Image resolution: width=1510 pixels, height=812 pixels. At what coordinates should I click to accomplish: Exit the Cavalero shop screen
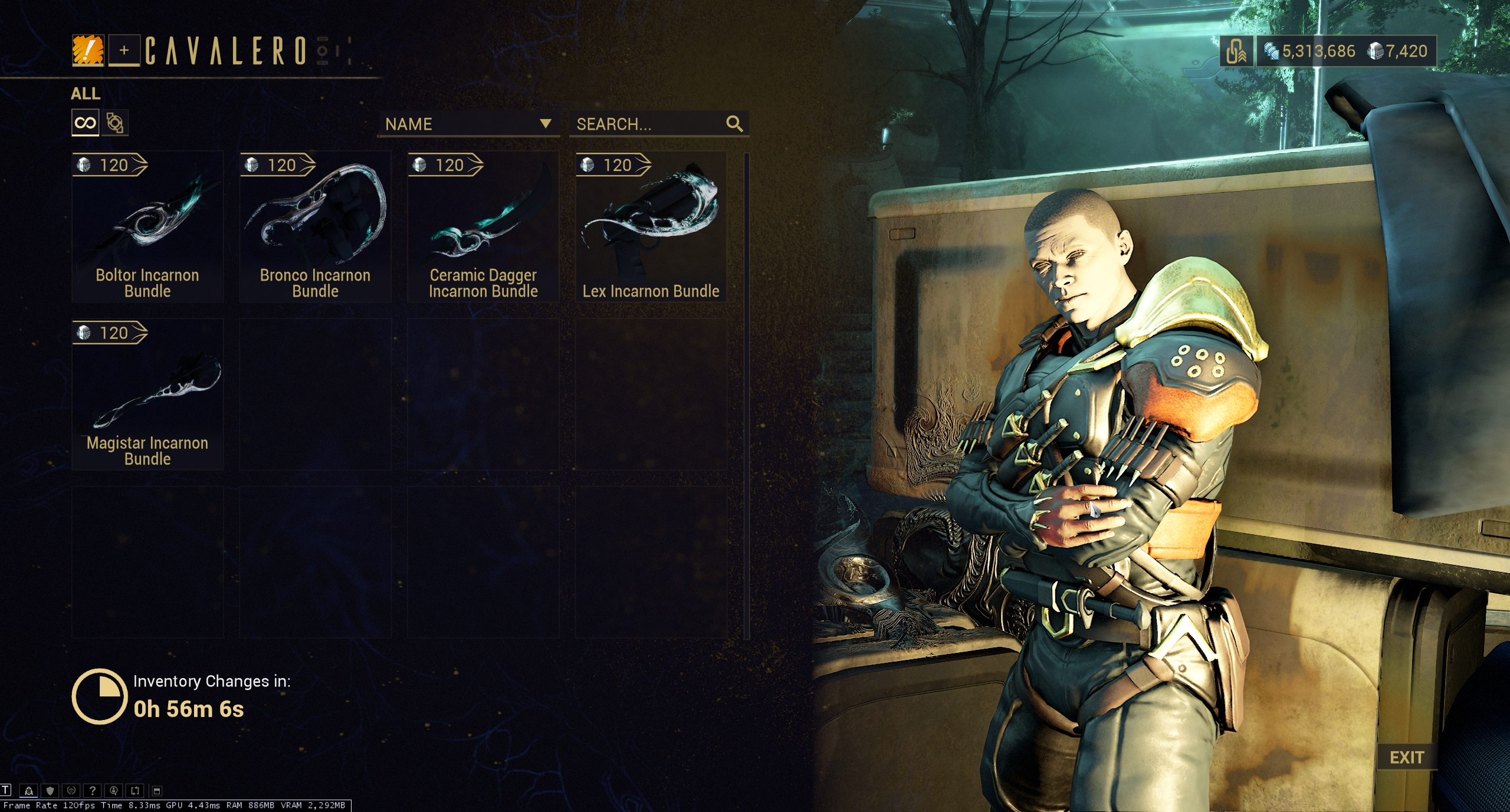[x=1407, y=757]
